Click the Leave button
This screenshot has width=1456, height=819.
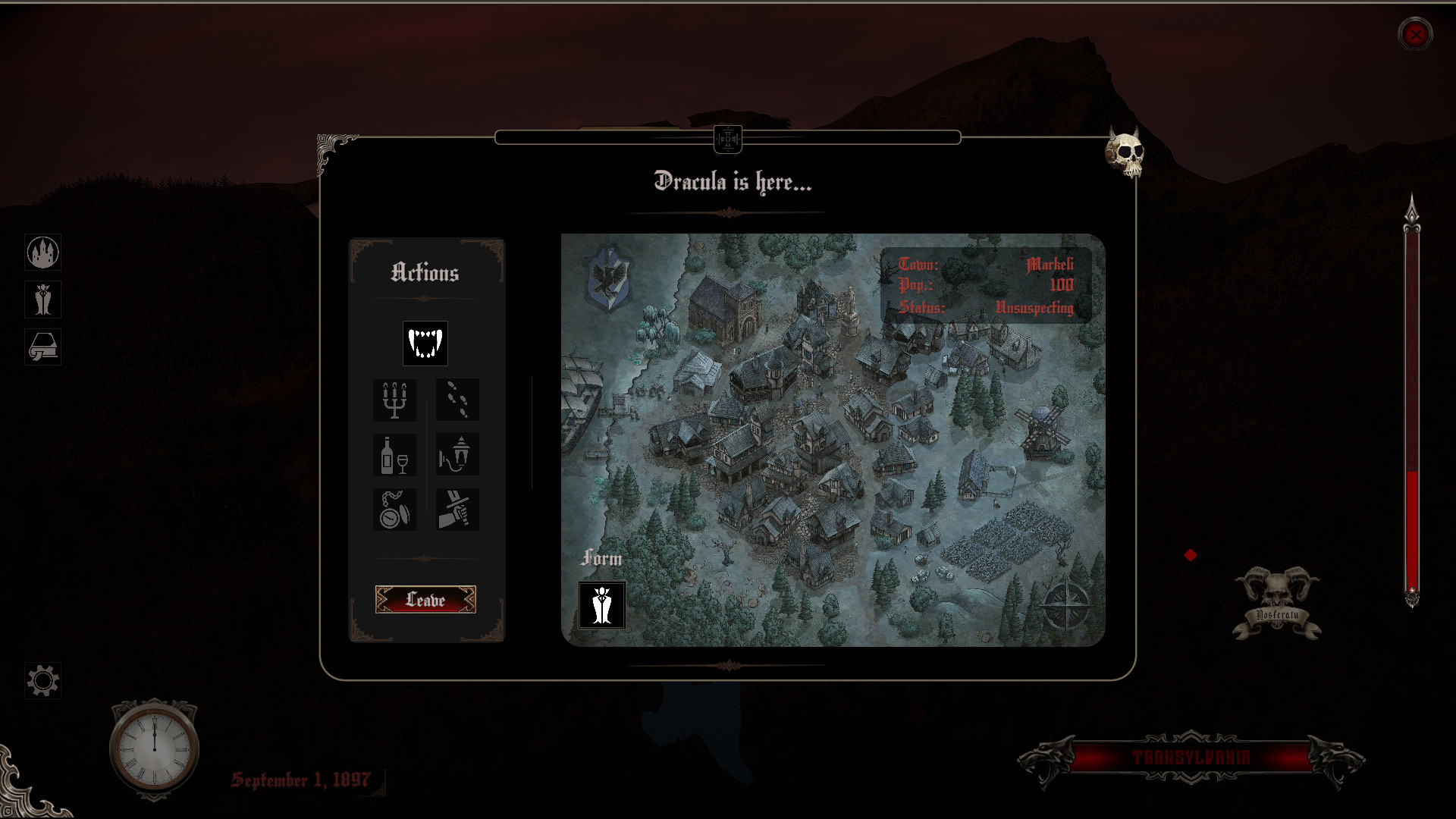[x=425, y=600]
